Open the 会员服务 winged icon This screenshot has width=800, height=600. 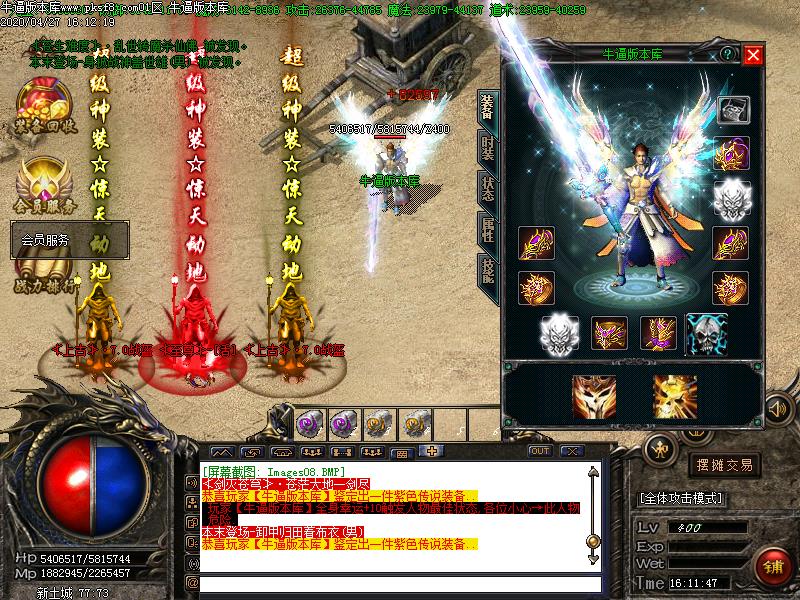(x=43, y=182)
